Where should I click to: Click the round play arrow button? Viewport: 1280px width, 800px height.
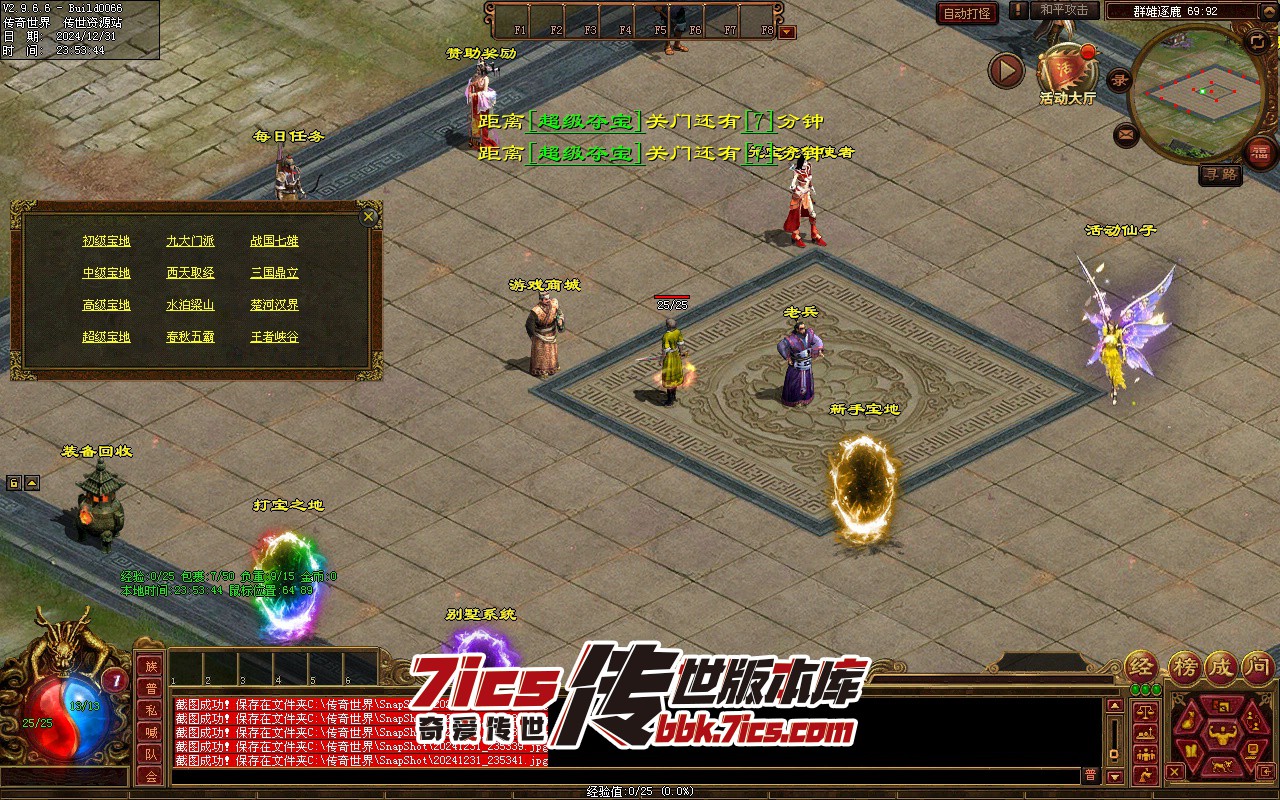[x=1006, y=70]
